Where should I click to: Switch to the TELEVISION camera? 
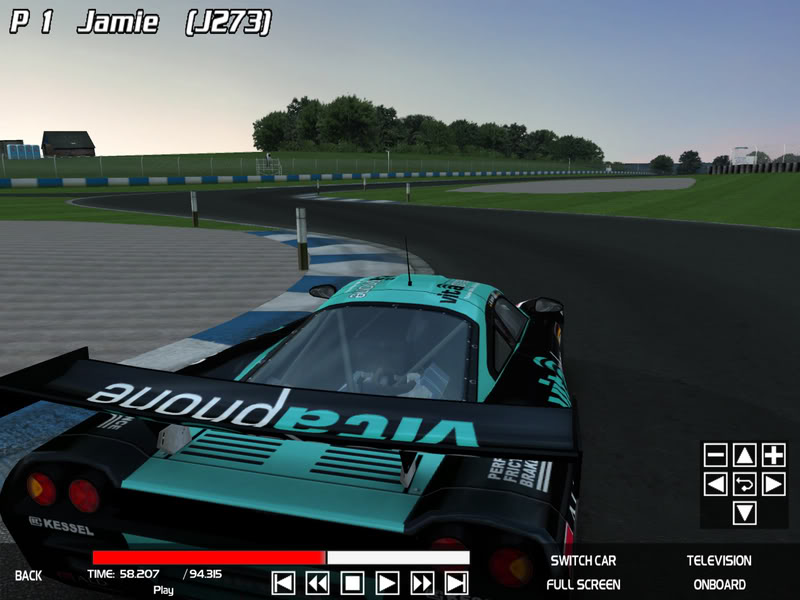719,561
